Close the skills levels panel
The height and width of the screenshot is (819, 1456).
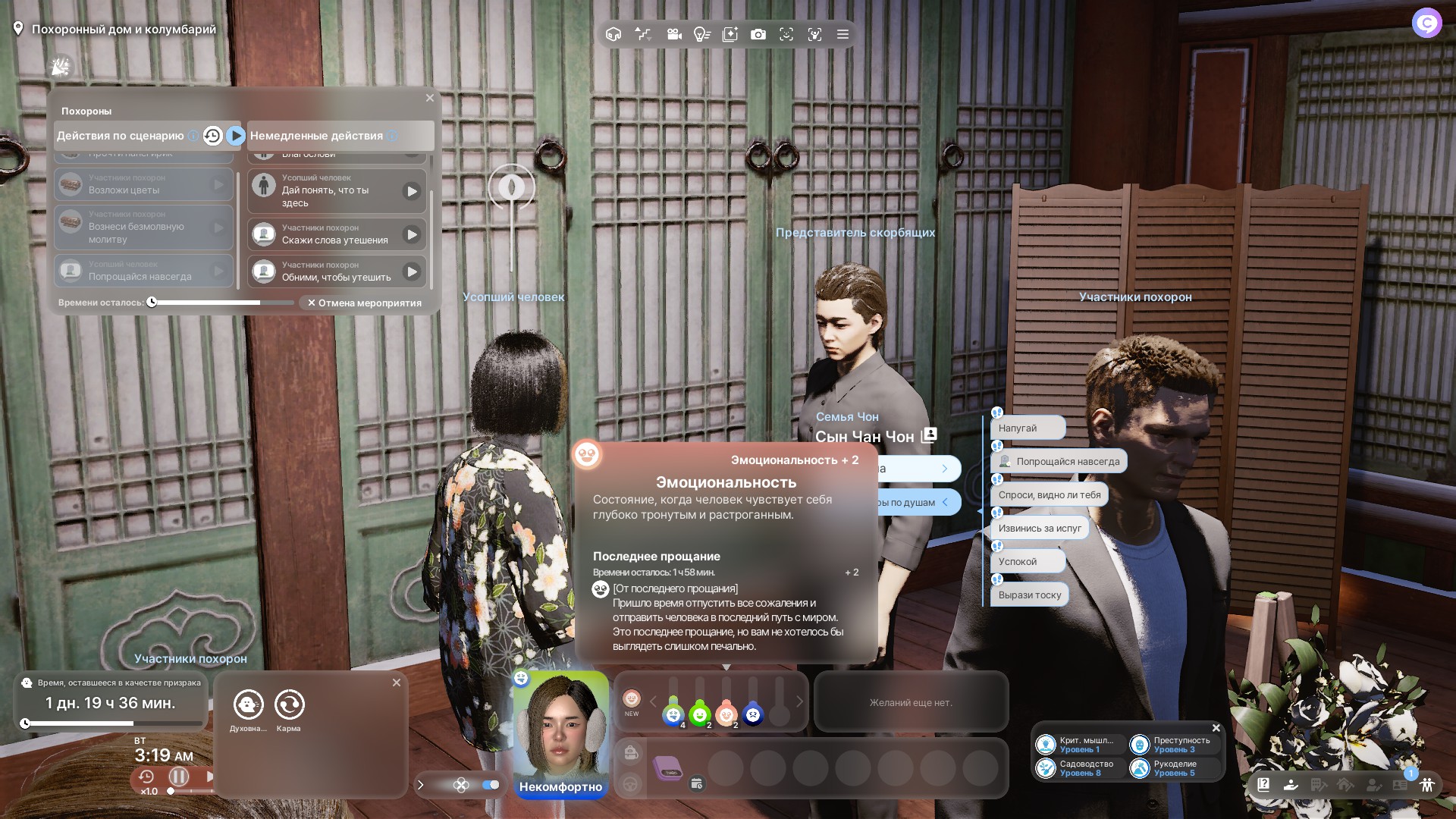pyautogui.click(x=1216, y=728)
